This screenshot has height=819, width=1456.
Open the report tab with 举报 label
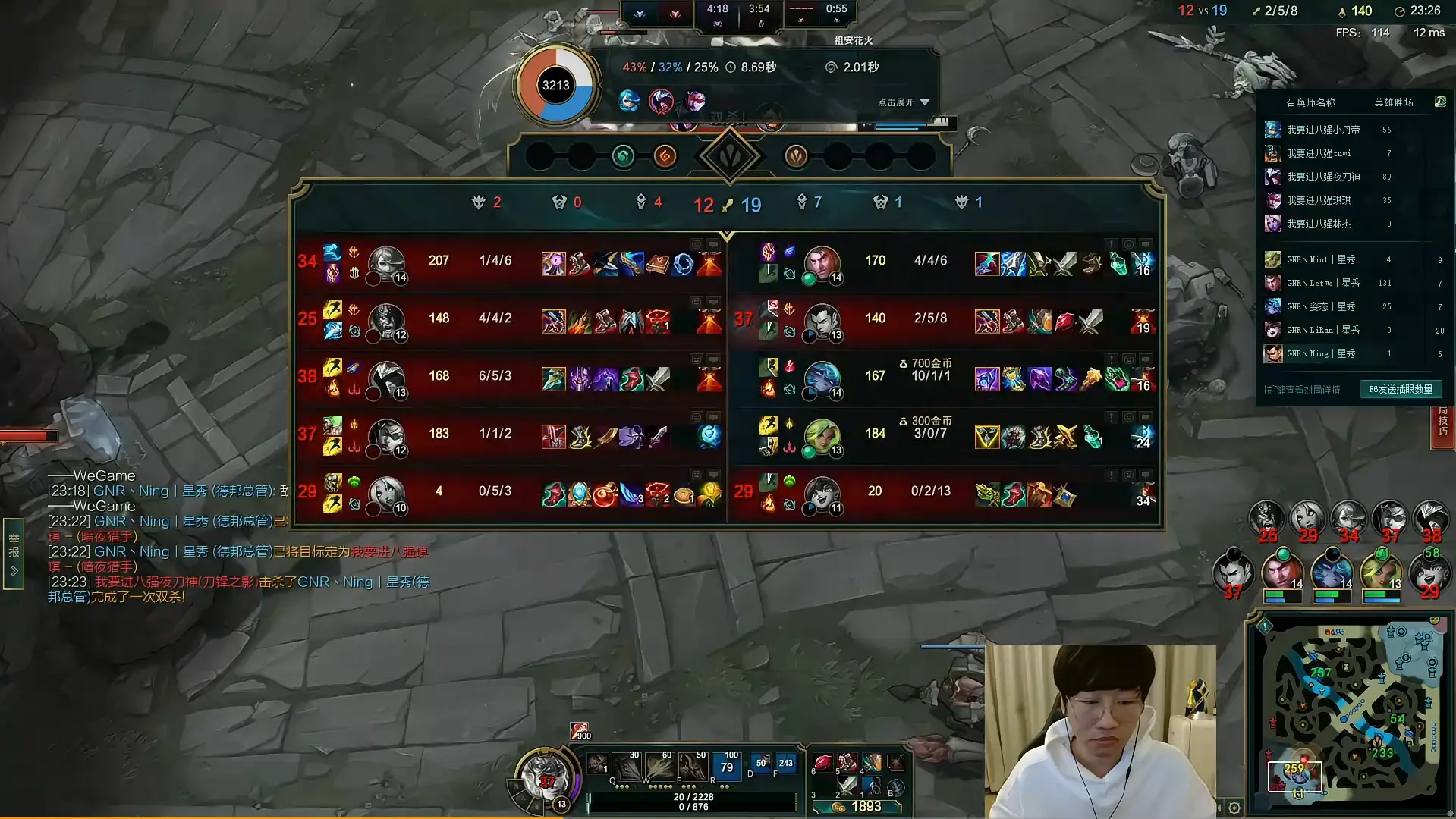pyautogui.click(x=14, y=552)
